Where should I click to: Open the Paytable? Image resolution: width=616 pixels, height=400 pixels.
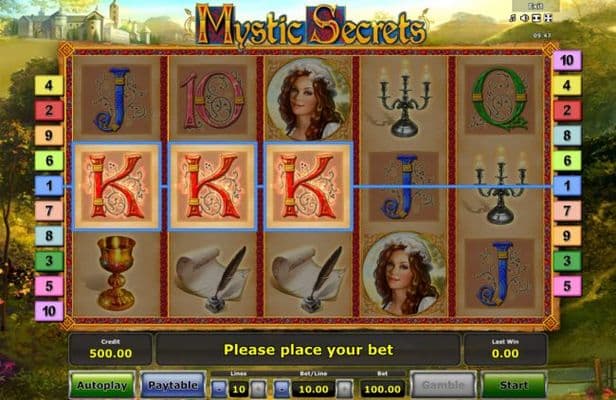click(172, 385)
